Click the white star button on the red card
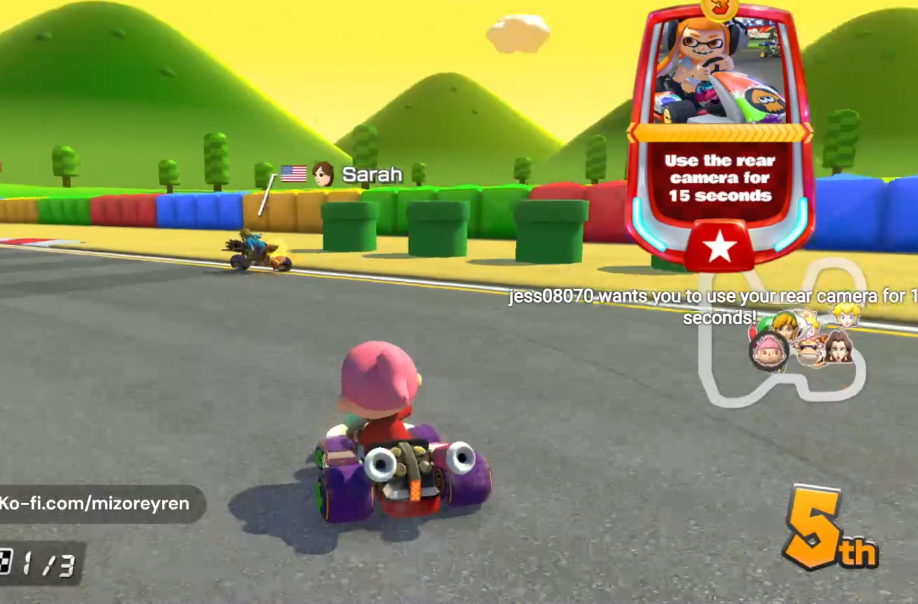Image resolution: width=918 pixels, height=604 pixels. [719, 246]
